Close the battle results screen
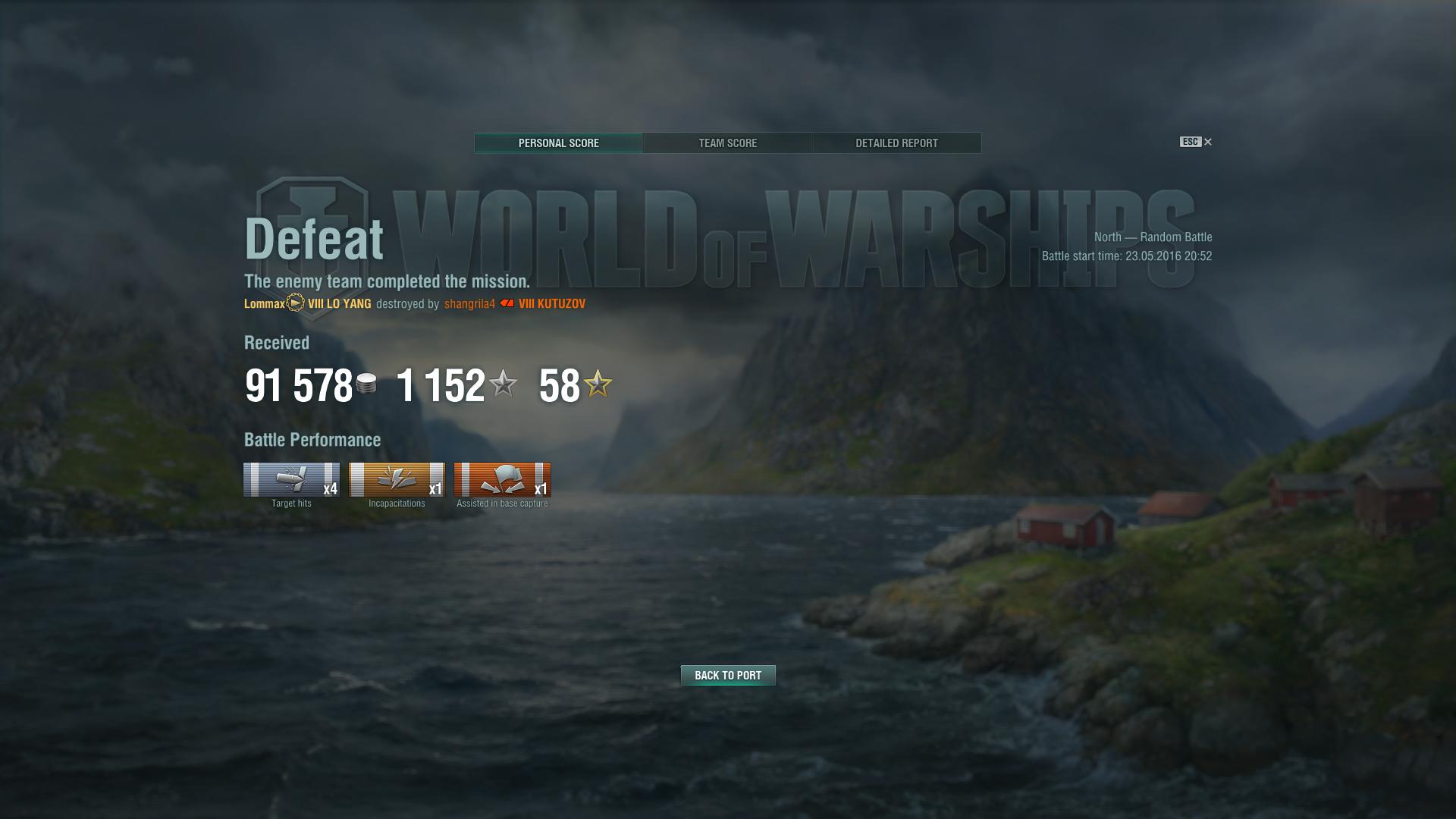This screenshot has height=819, width=1456. (x=1208, y=142)
